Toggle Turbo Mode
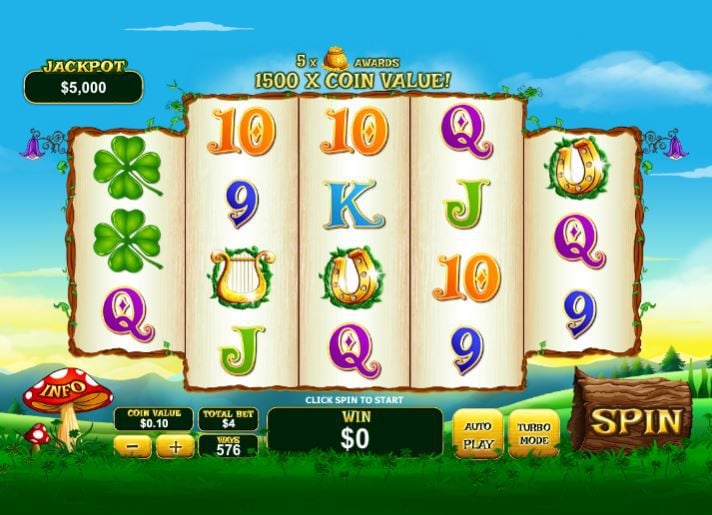The height and width of the screenshot is (515, 712). pyautogui.click(x=533, y=433)
